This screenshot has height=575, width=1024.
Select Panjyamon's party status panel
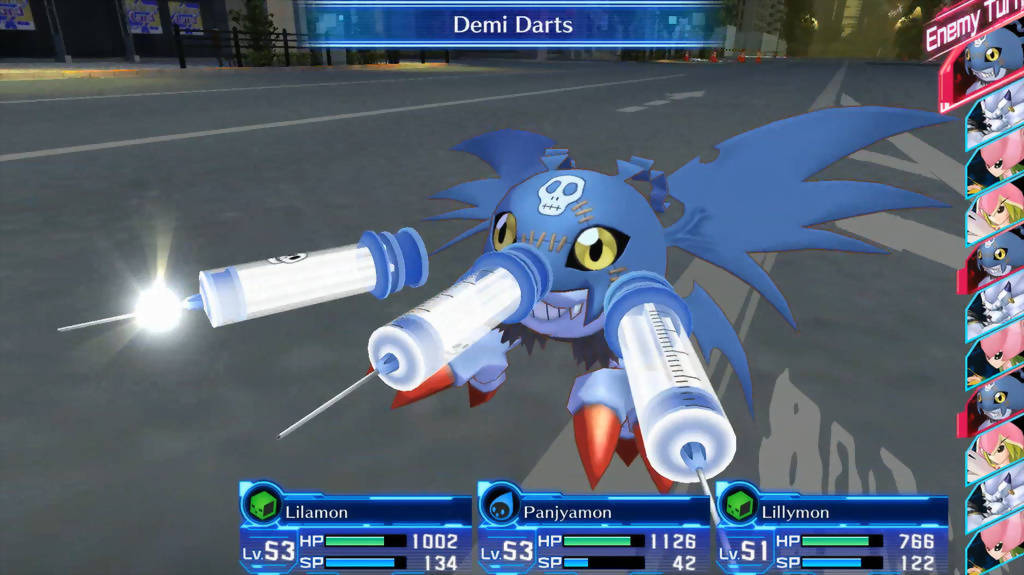594,530
